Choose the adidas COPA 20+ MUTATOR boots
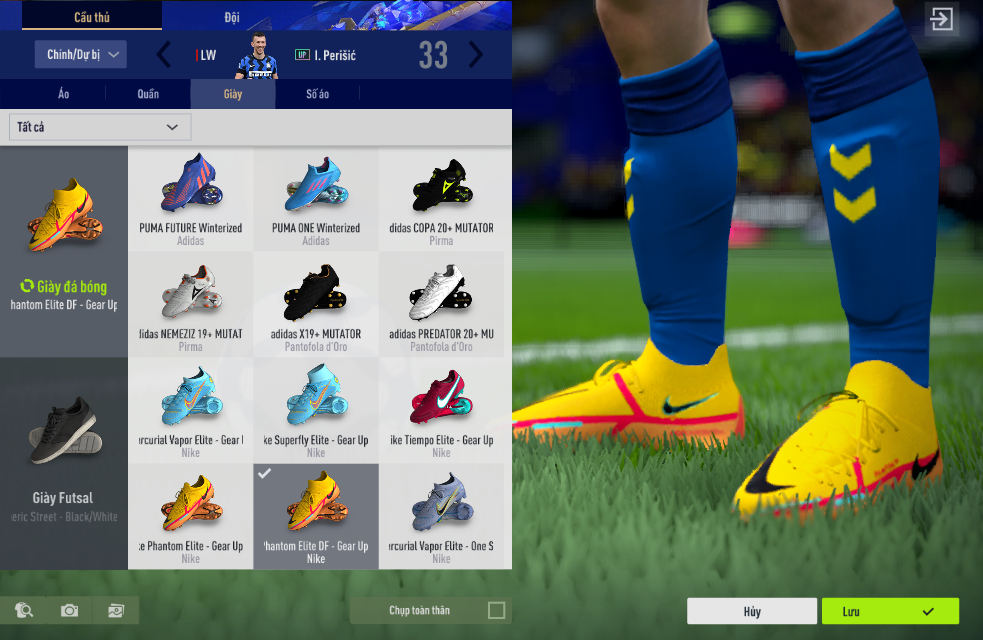983x640 pixels. point(441,199)
